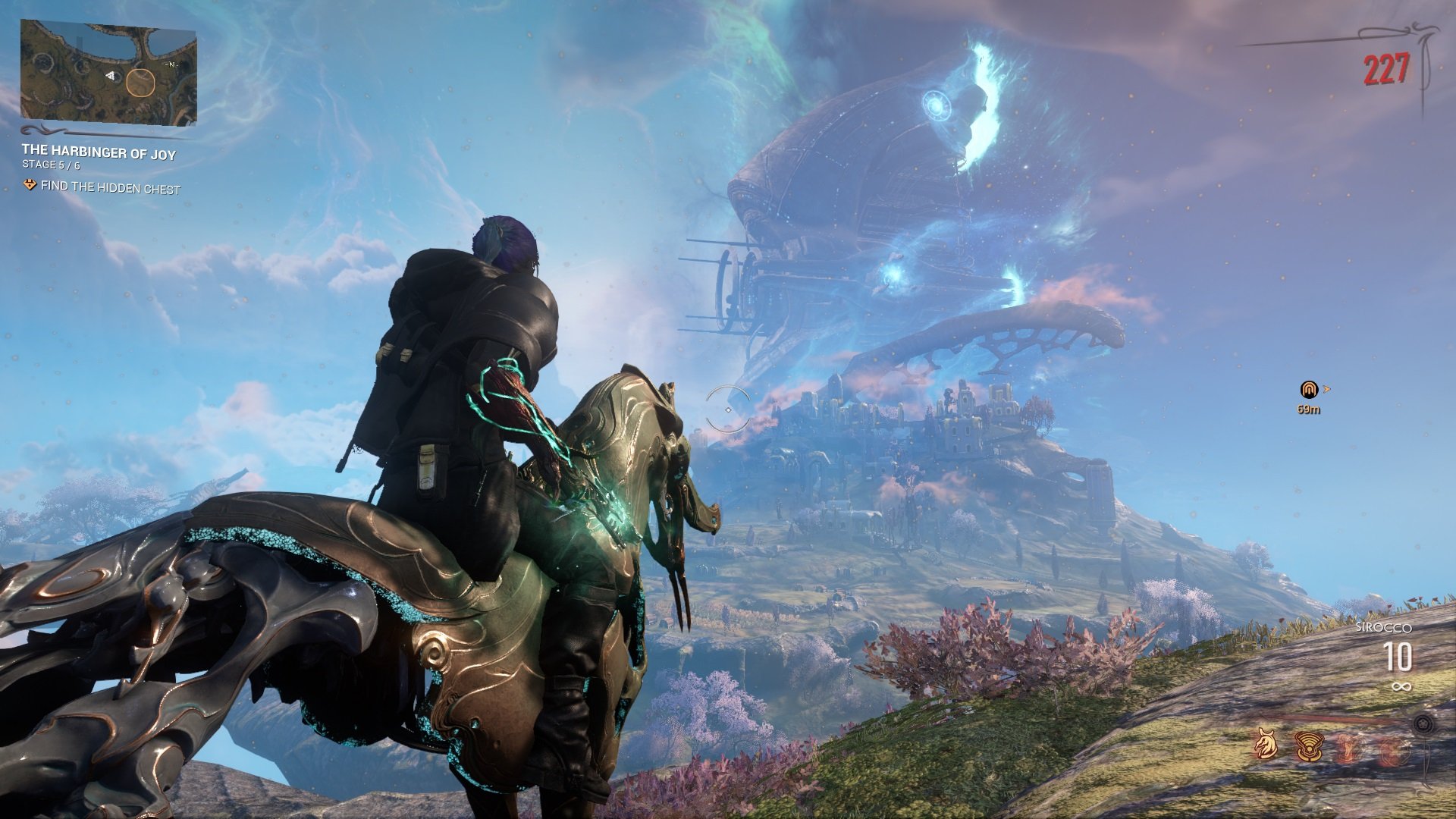The width and height of the screenshot is (1456, 819).
Task: Click the orange search circle on the minimap
Action: tap(141, 82)
